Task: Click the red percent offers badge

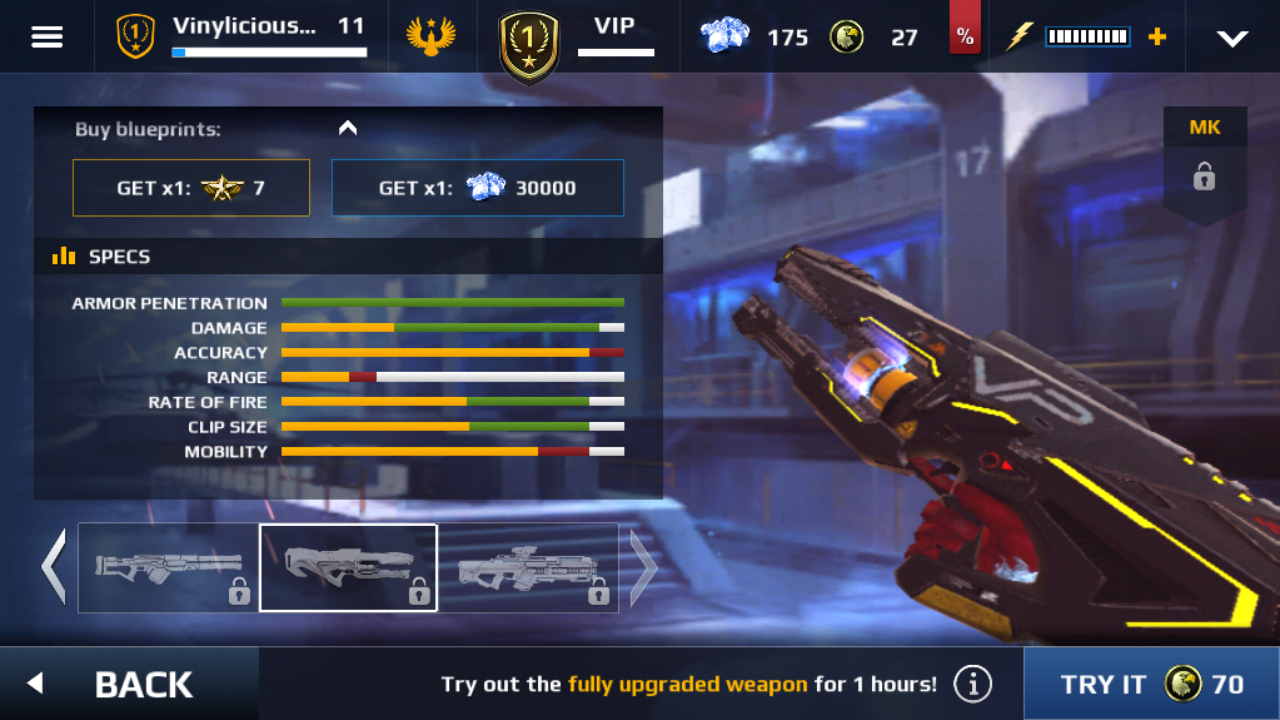Action: point(964,36)
